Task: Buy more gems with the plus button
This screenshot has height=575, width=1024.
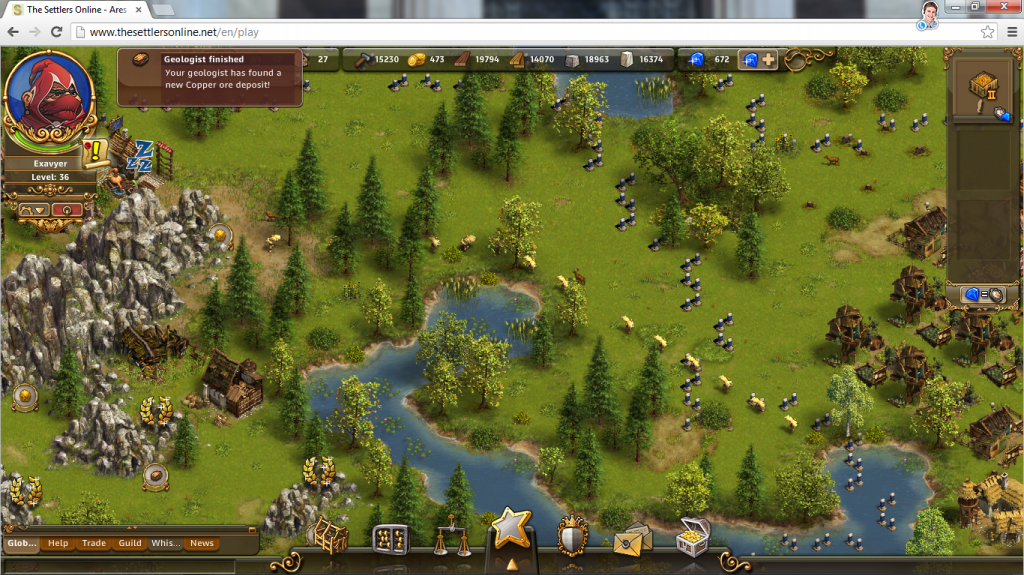Action: (768, 60)
